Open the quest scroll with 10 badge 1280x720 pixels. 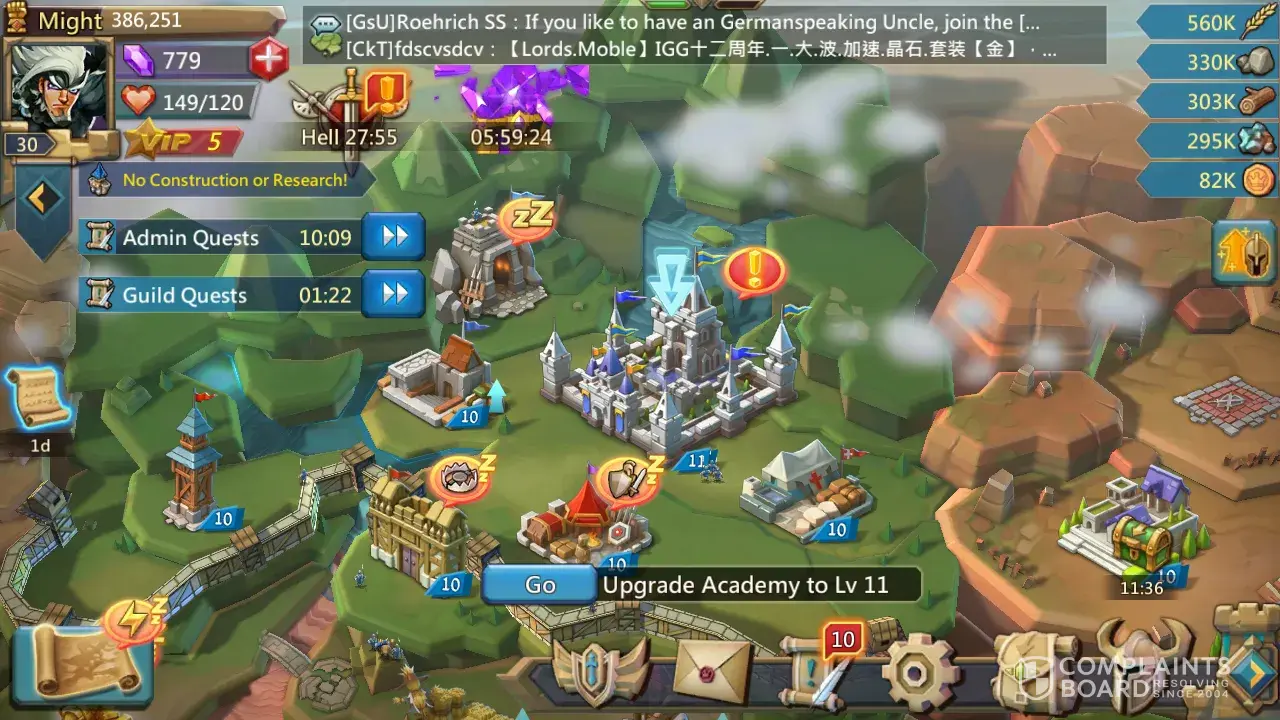[816, 670]
